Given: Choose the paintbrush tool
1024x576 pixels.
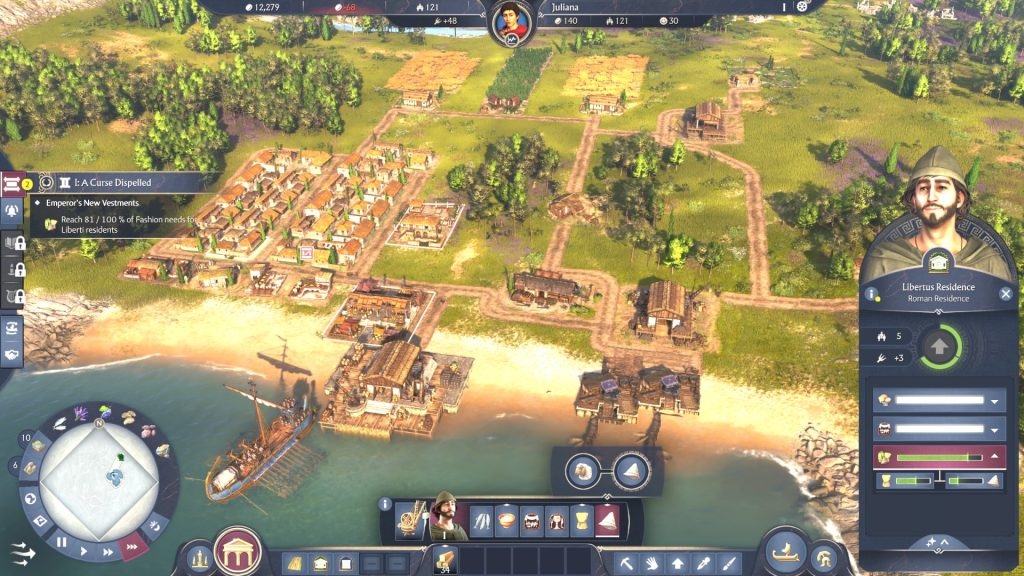Looking at the screenshot, I should coord(730,563).
